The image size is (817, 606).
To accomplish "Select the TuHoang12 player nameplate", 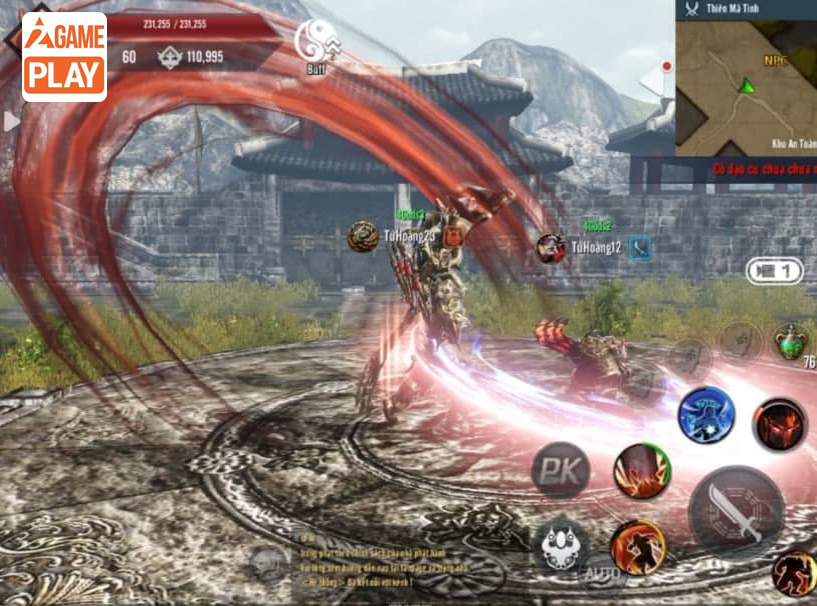I will (x=596, y=247).
